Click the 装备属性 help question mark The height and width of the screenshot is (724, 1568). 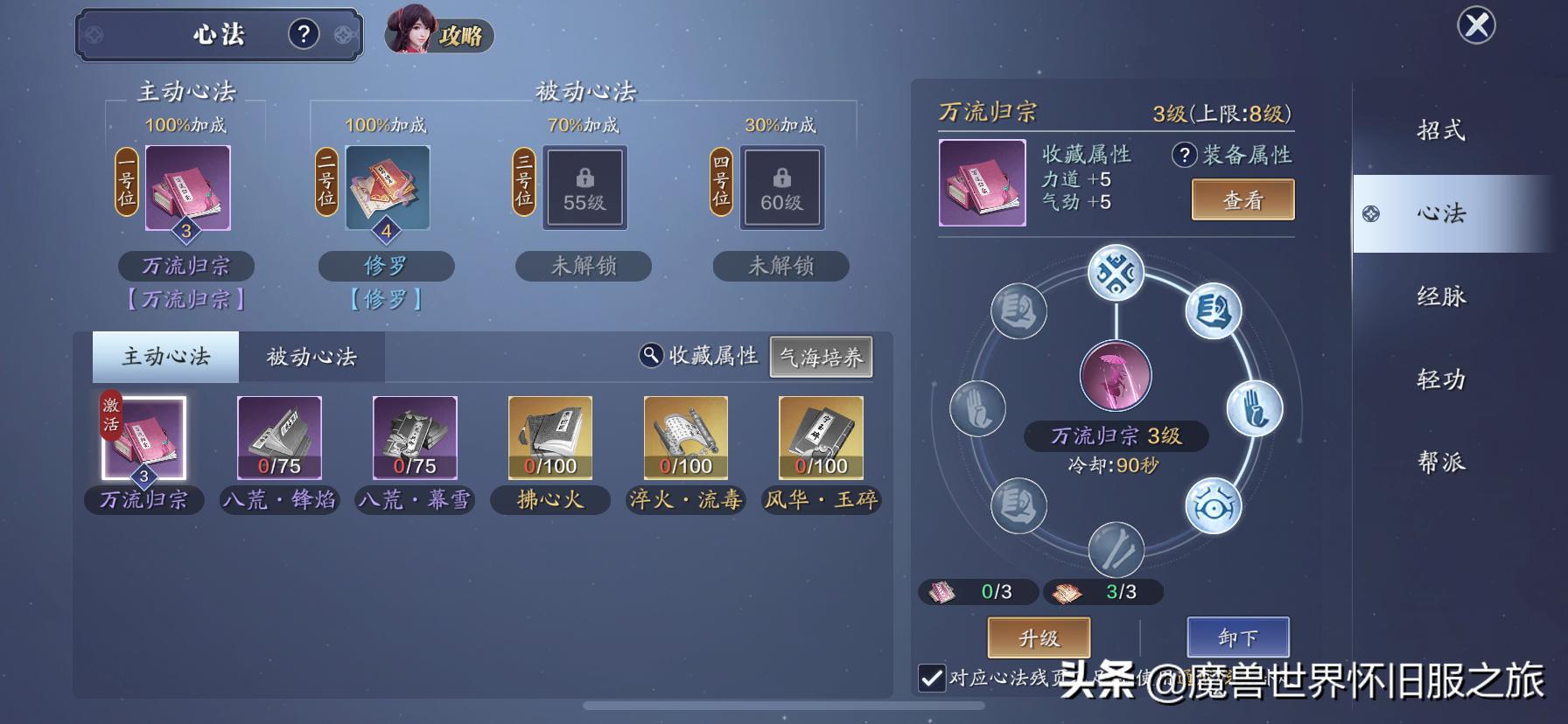[1183, 154]
